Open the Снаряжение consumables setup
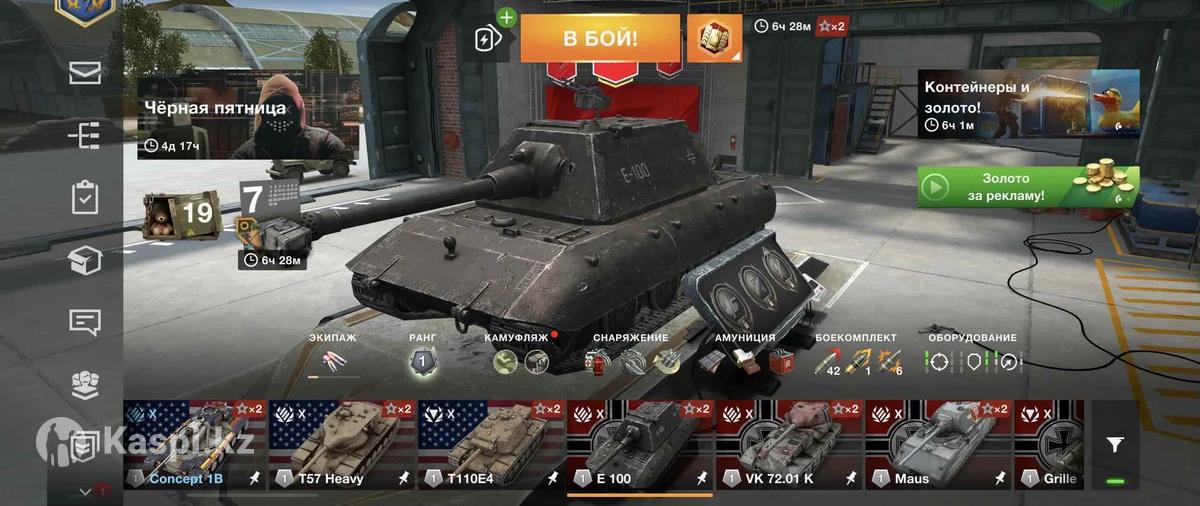Viewport: 1200px width, 506px height. 630,358
